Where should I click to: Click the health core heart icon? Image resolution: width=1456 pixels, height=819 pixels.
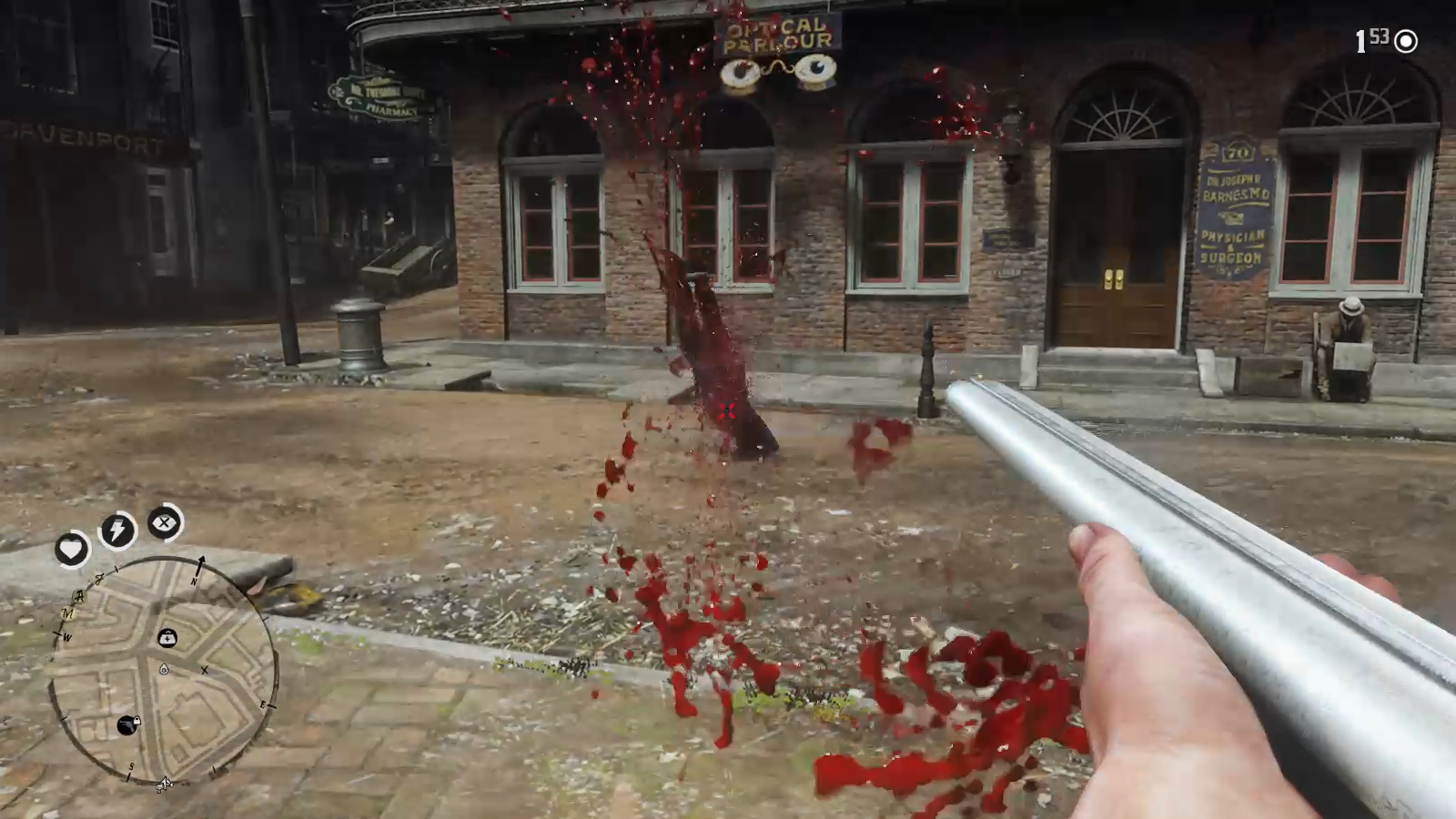point(72,549)
